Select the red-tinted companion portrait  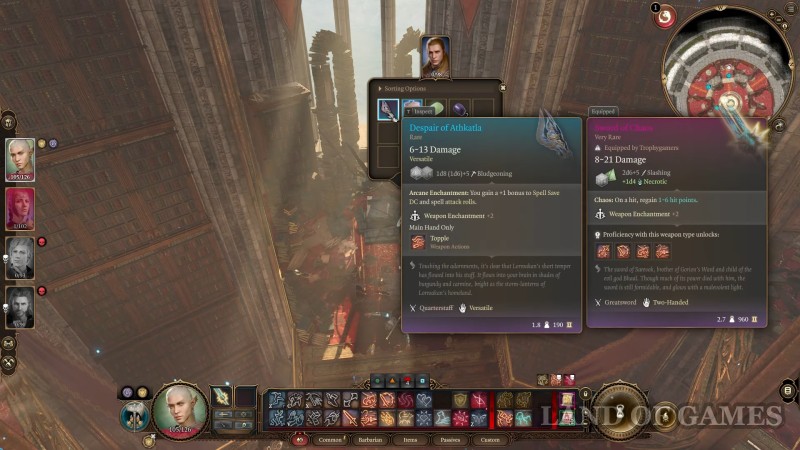(20, 207)
